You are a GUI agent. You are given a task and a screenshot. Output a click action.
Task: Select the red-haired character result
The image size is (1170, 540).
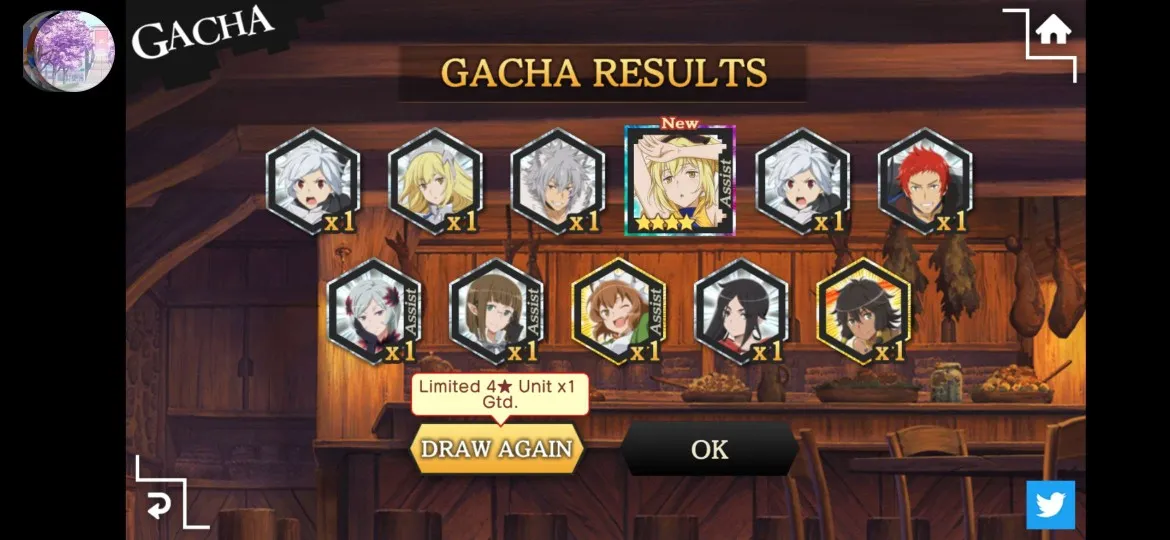[924, 182]
